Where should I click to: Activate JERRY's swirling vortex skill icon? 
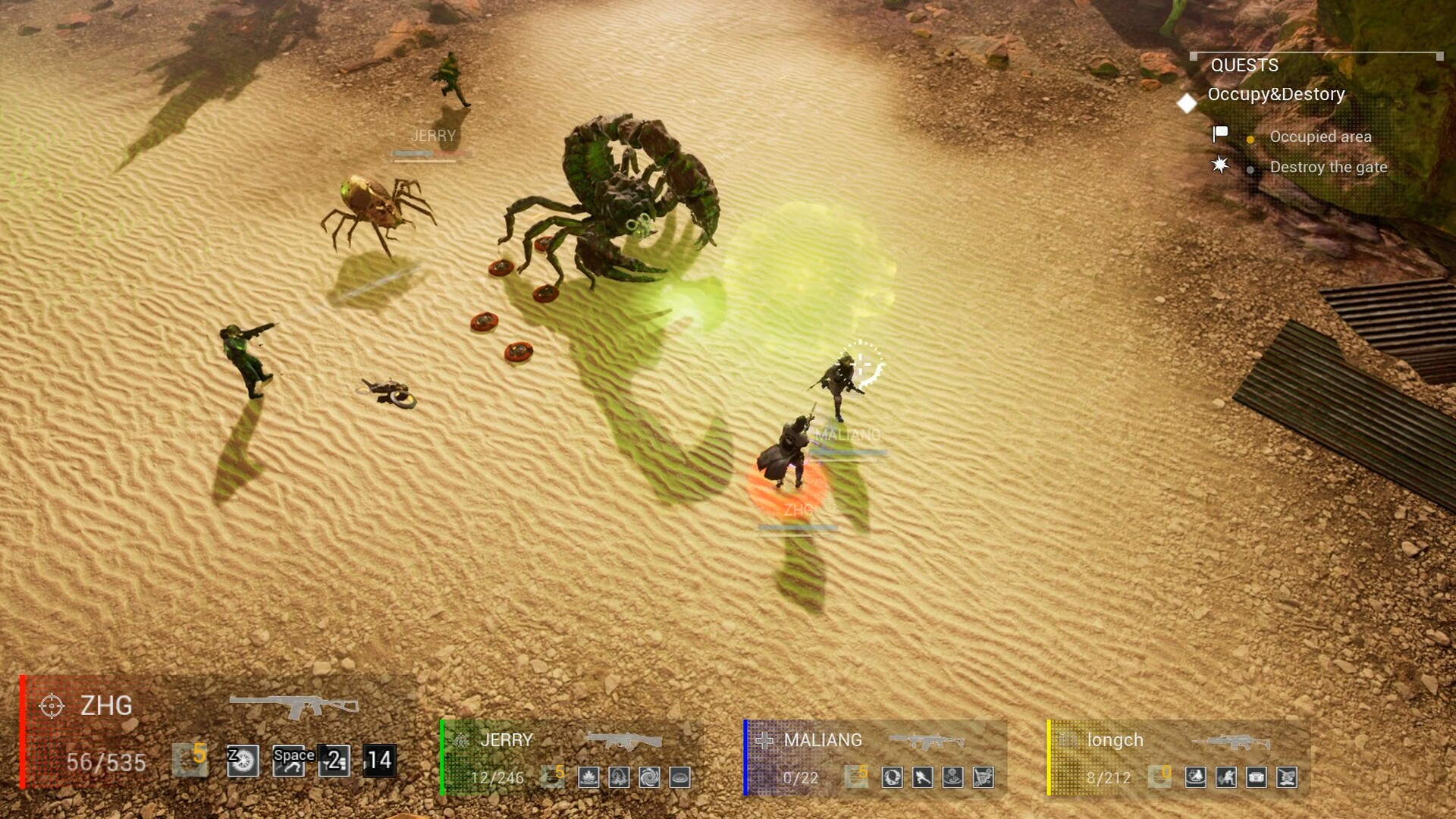click(649, 777)
